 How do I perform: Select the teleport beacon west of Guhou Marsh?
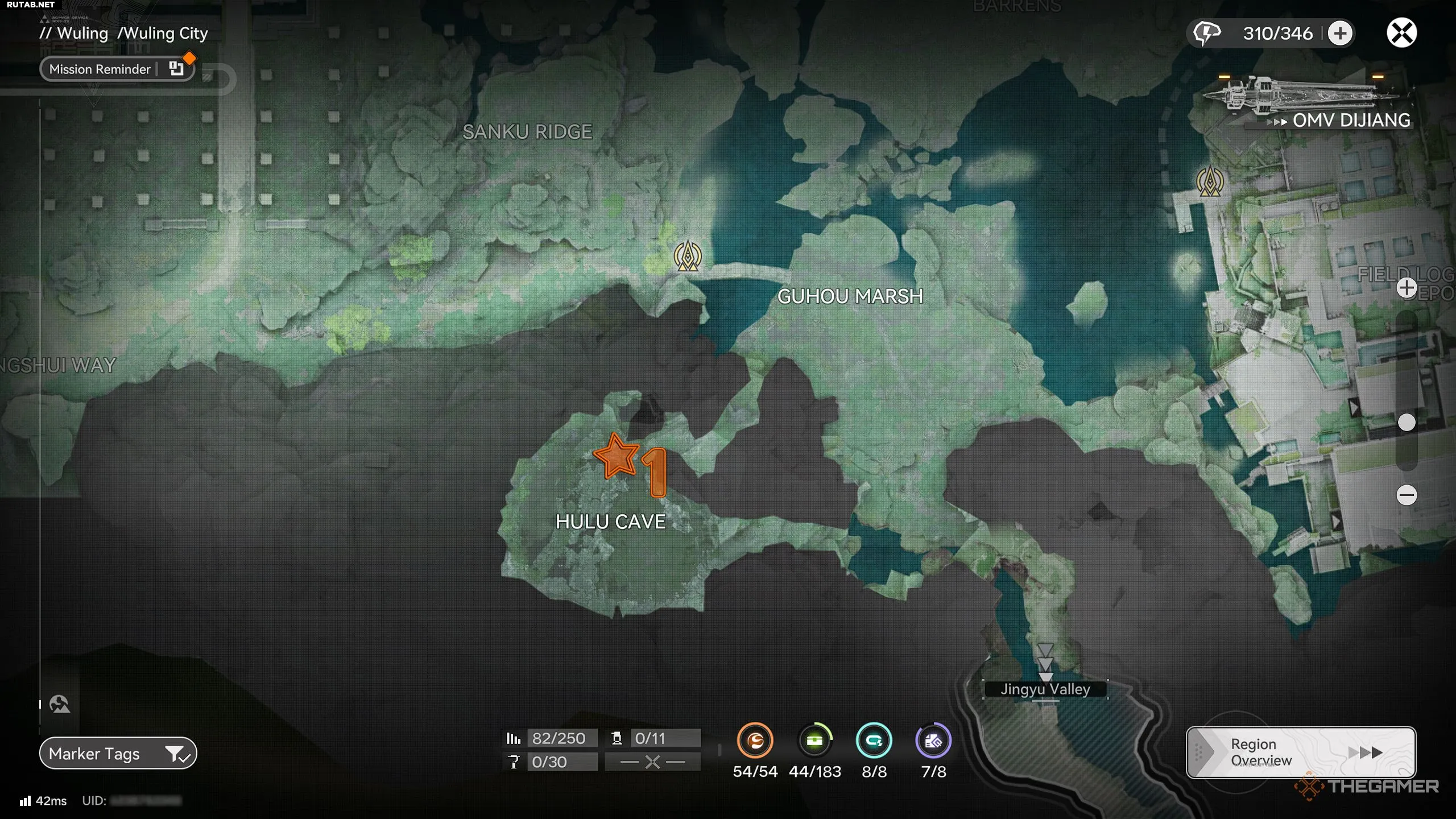pos(688,256)
